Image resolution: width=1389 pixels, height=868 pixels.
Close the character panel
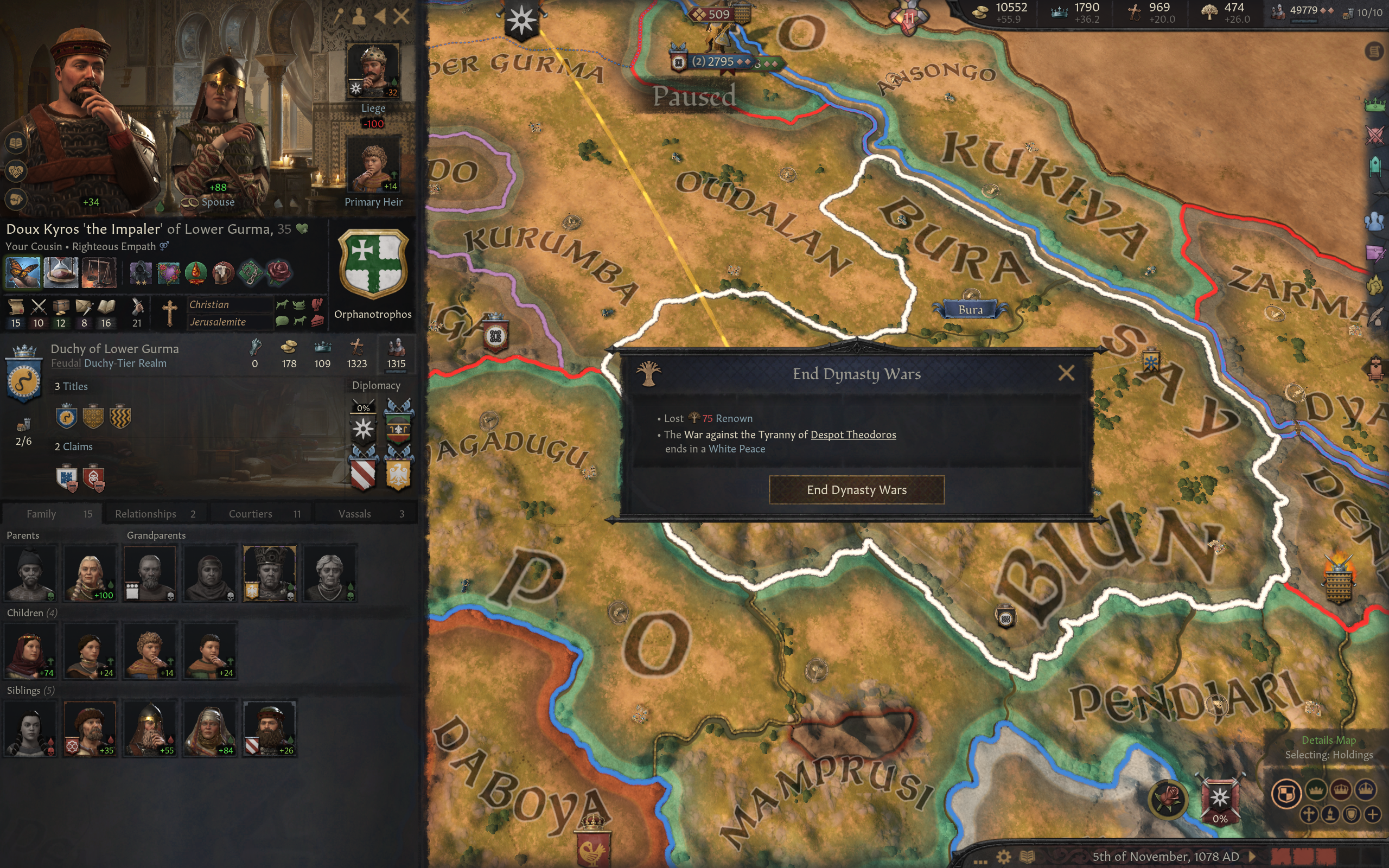coord(402,16)
